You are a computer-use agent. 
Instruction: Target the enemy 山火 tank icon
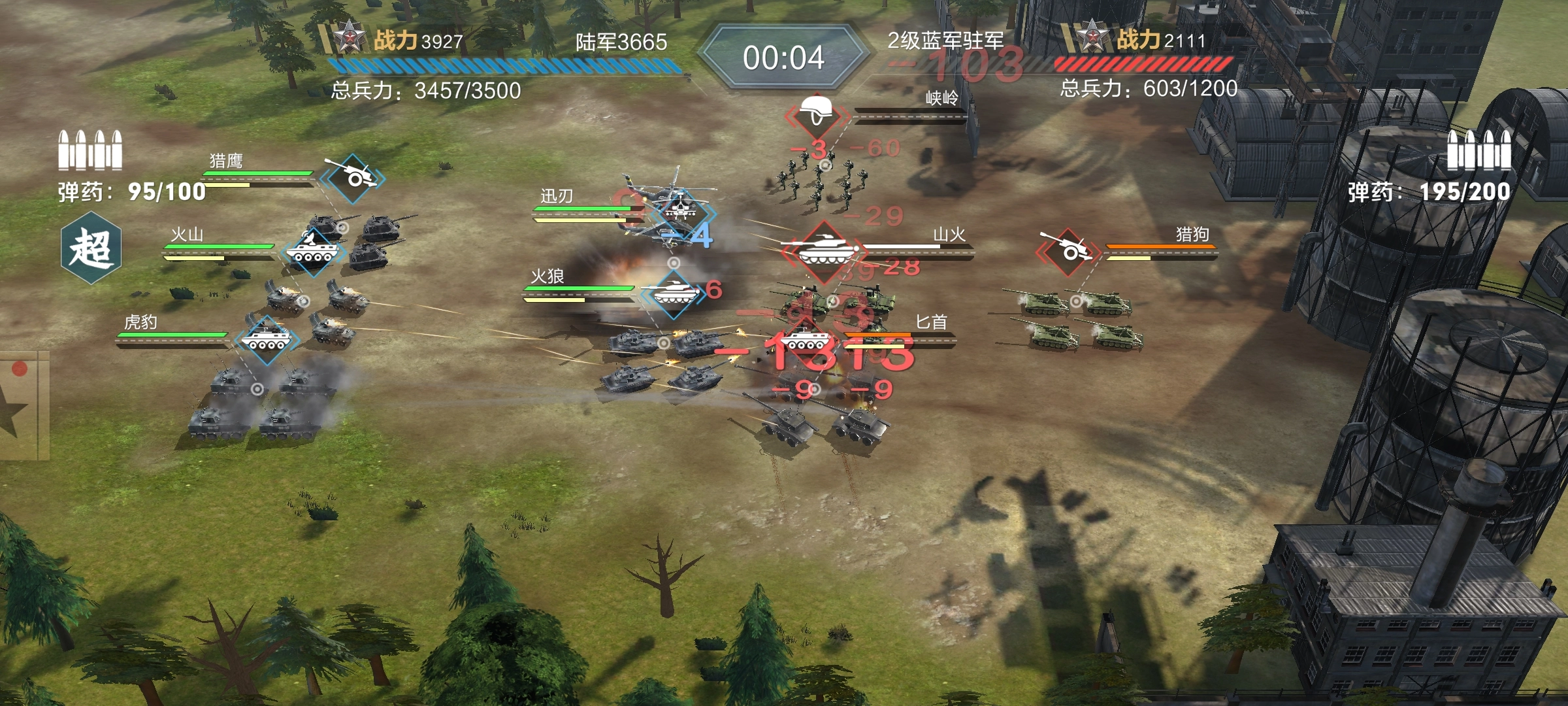click(x=823, y=250)
